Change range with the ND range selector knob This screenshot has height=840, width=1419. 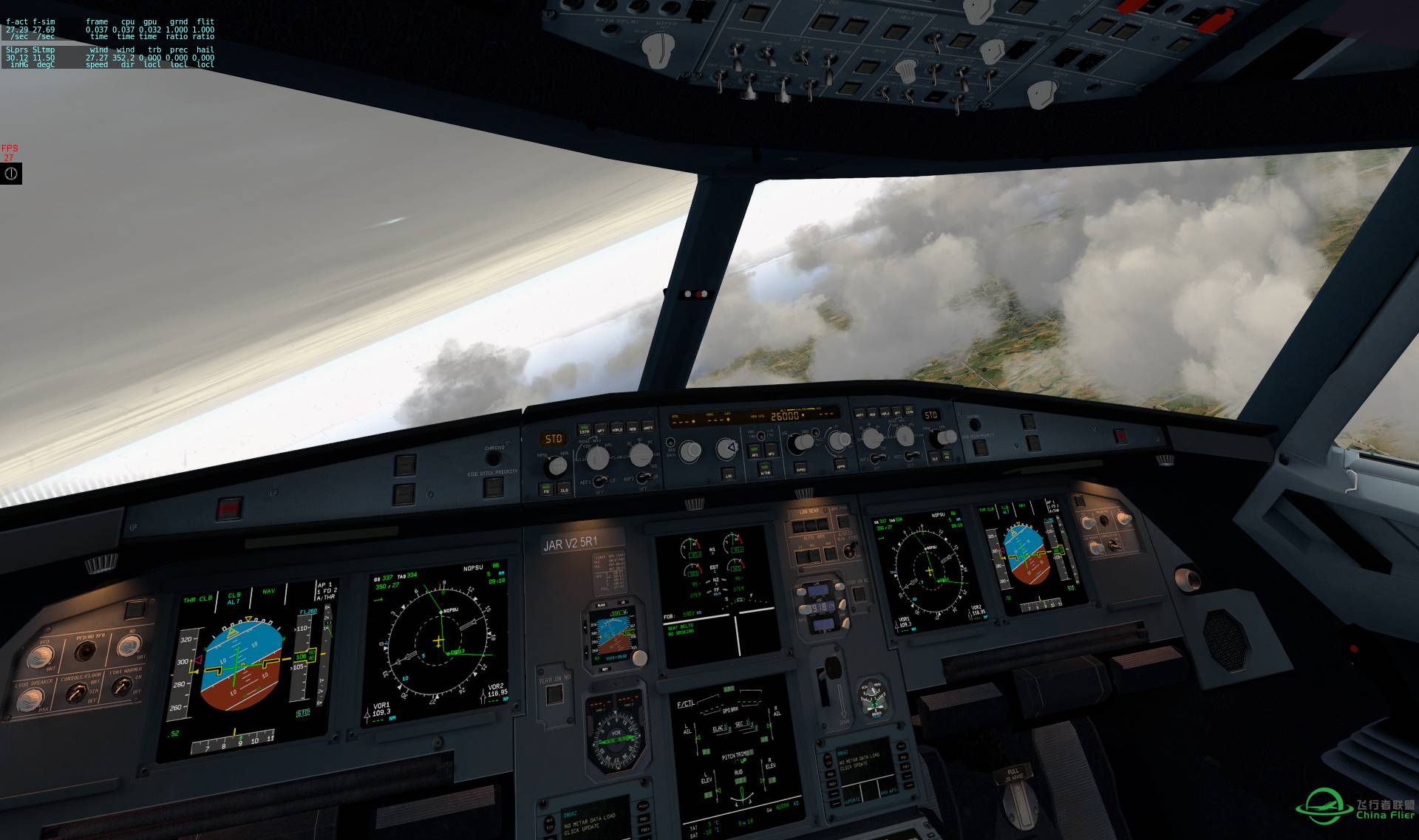coord(641,456)
